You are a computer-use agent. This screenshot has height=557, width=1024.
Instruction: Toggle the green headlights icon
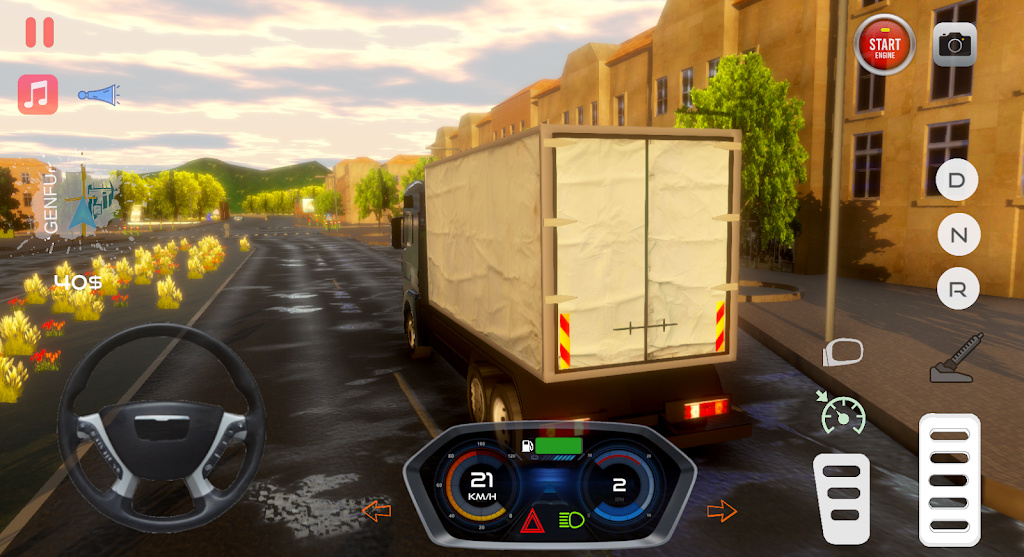click(573, 520)
